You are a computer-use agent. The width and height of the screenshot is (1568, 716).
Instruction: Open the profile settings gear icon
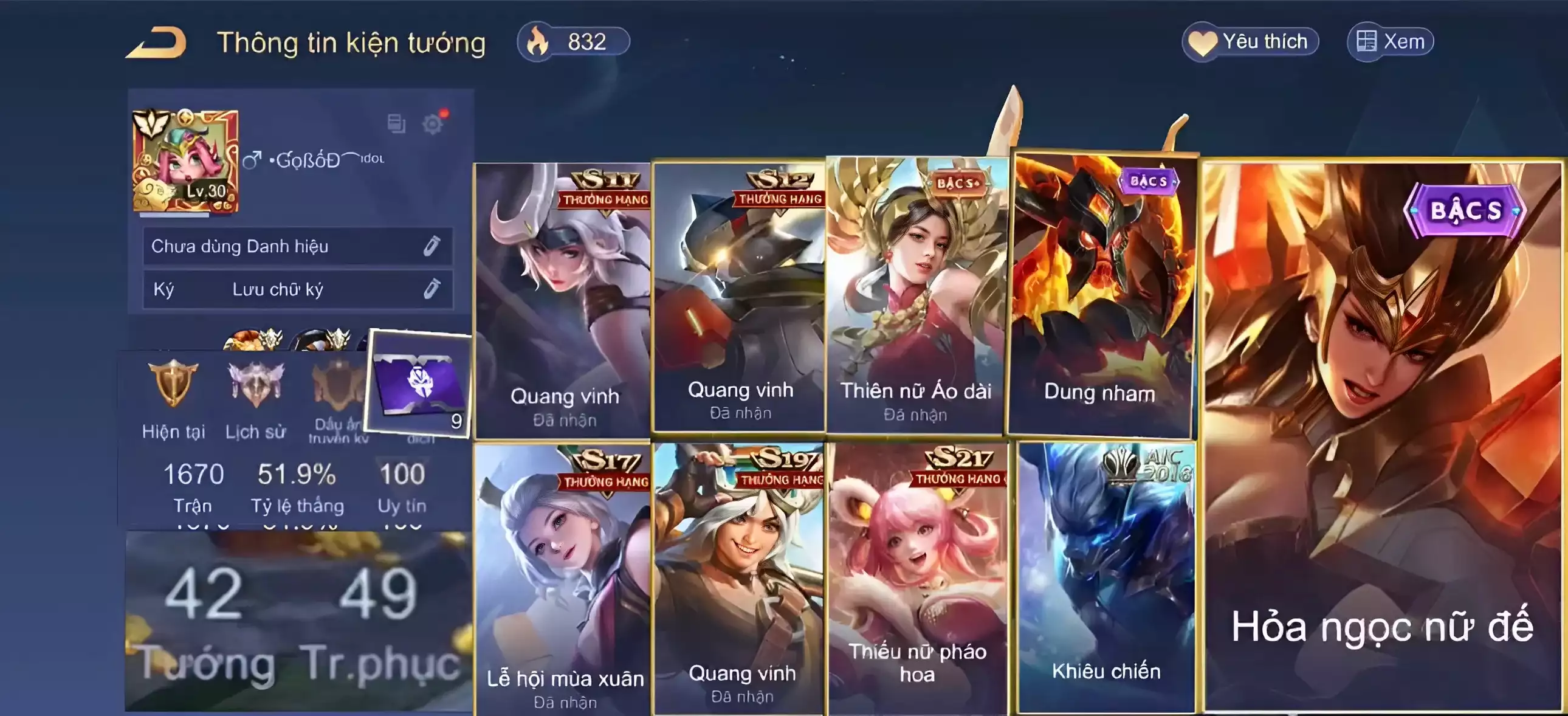pyautogui.click(x=433, y=124)
